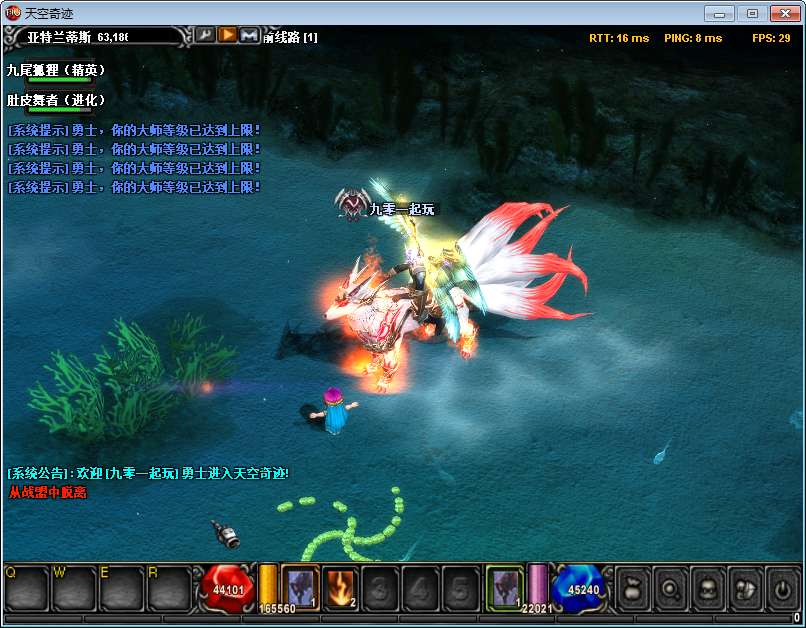Screen dimensions: 806x628
Task: Click the magnifying glass search button
Action: coord(670,588)
